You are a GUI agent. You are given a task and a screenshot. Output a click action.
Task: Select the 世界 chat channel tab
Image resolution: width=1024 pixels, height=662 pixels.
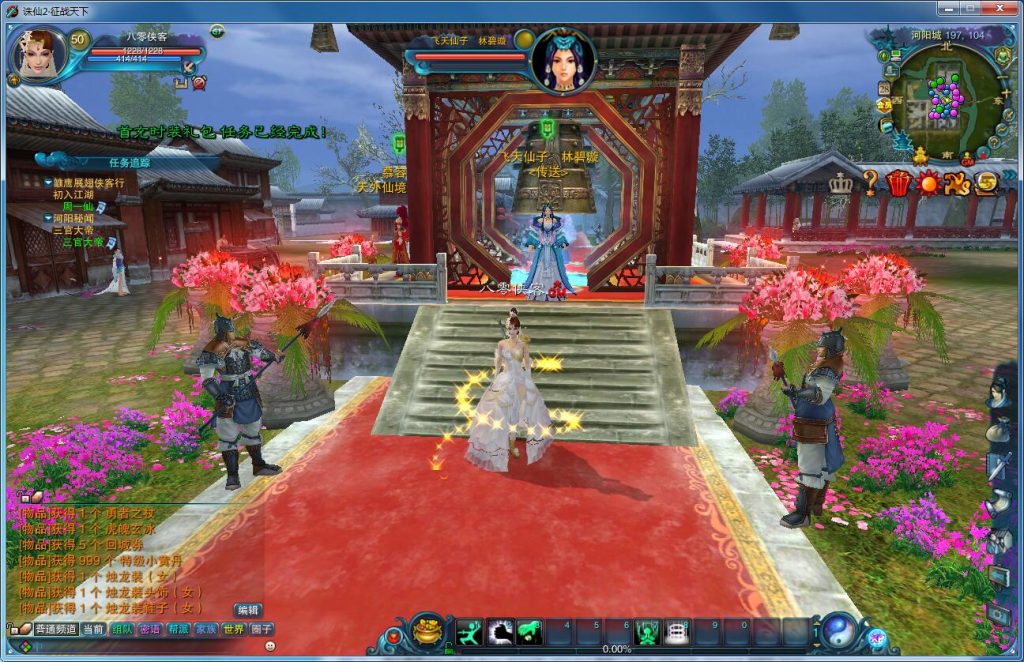(x=233, y=630)
